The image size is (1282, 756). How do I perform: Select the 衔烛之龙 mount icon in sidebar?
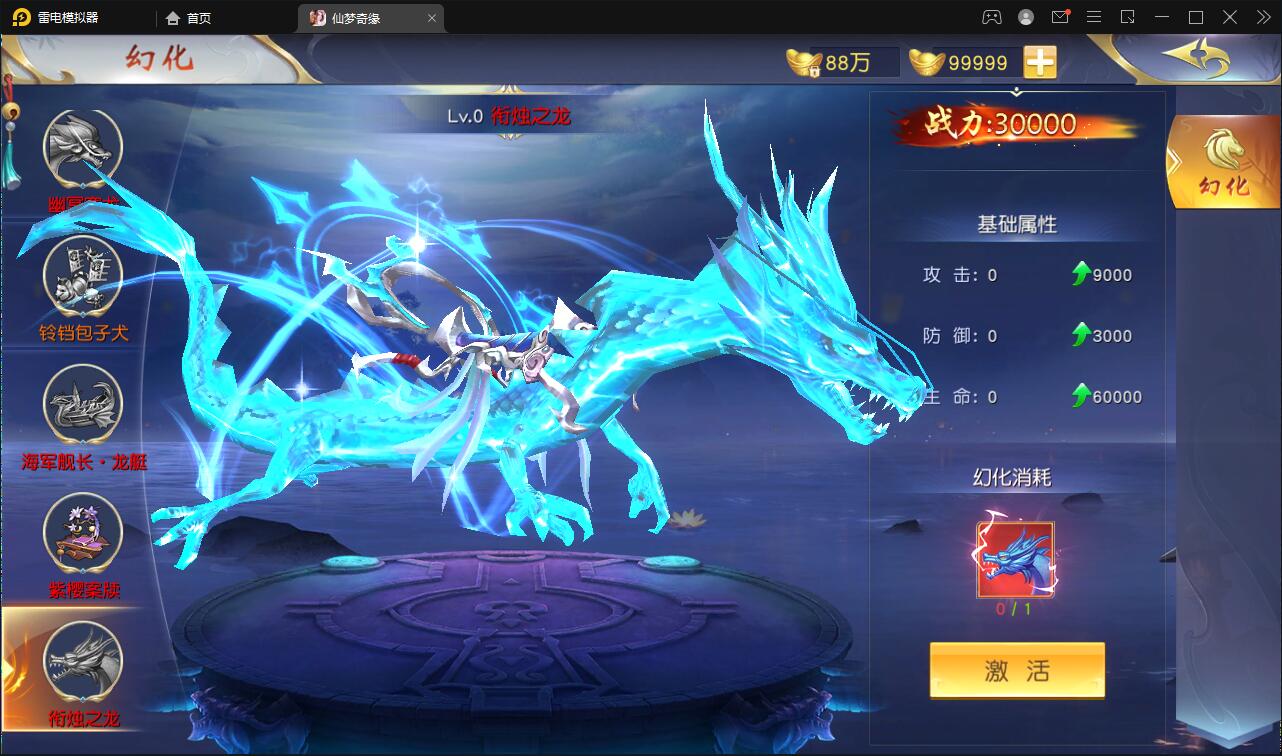coord(82,662)
